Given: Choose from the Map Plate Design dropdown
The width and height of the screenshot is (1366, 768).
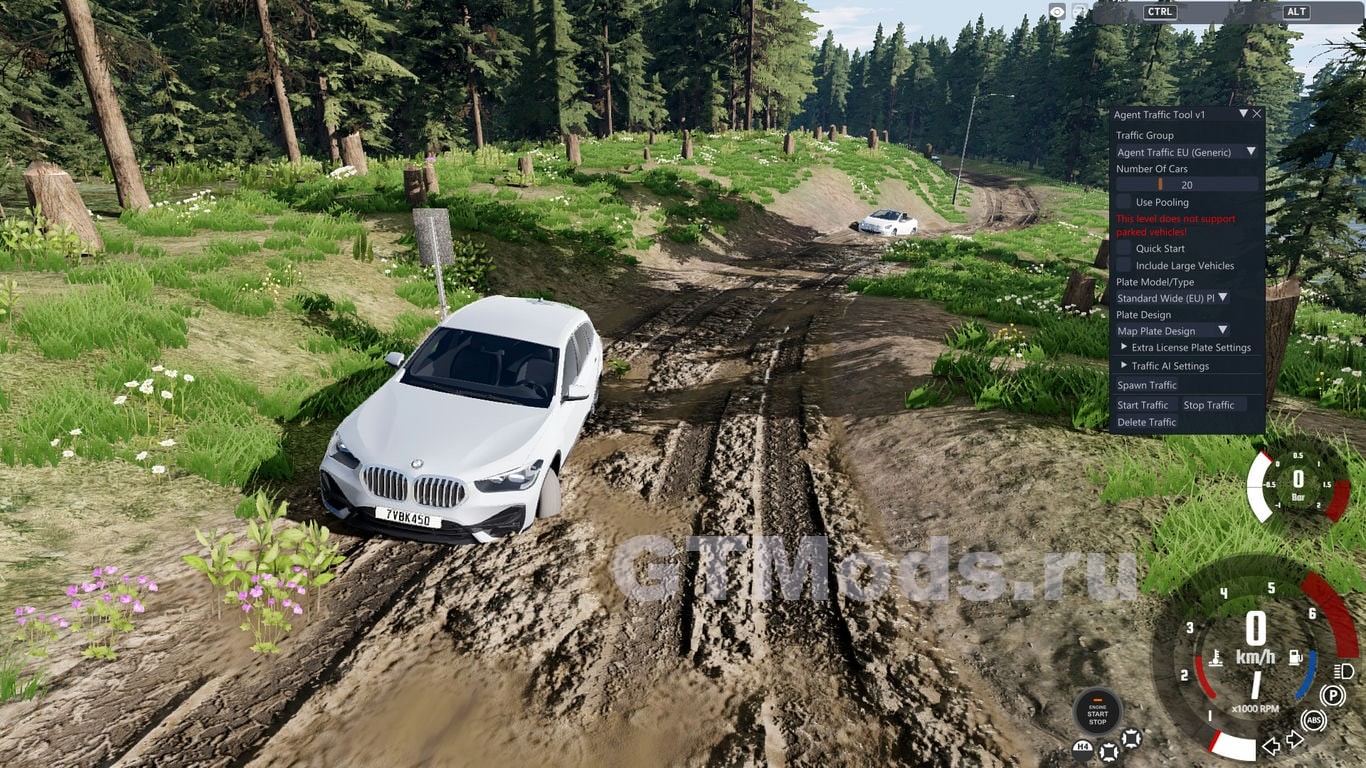Looking at the screenshot, I should [x=1172, y=331].
